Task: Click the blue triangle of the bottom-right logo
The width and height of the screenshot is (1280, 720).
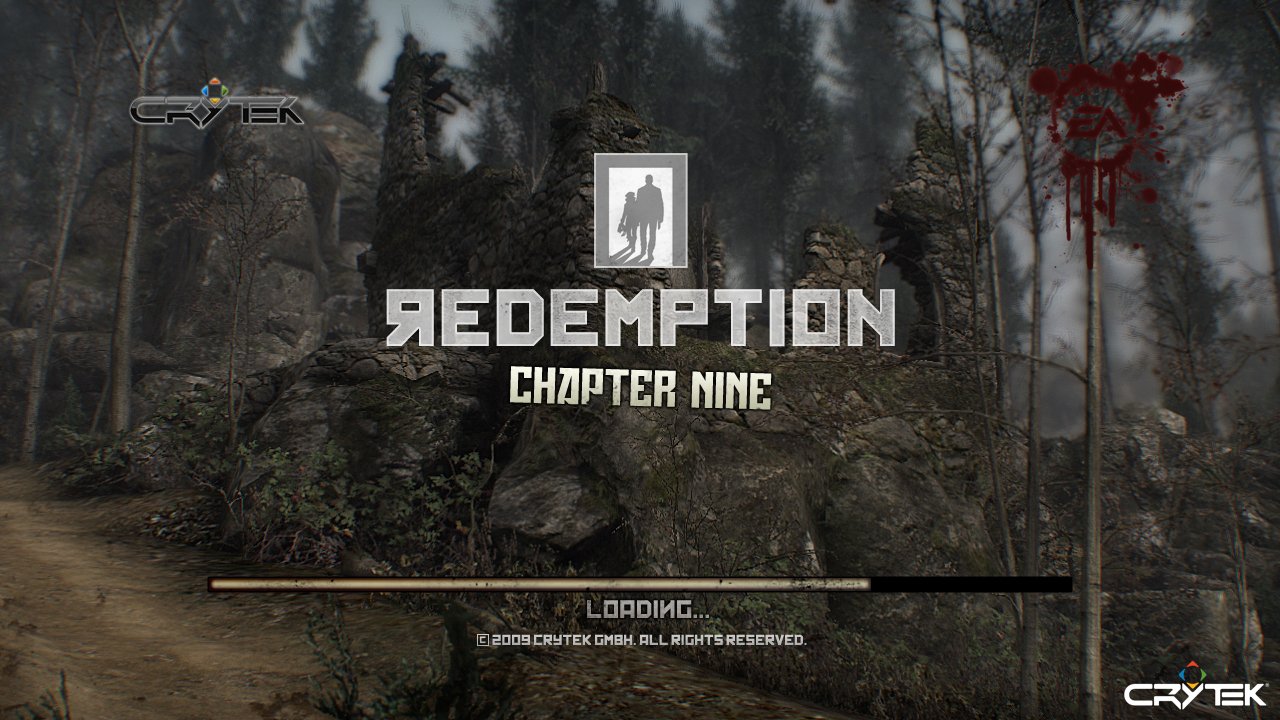Action: click(1182, 675)
